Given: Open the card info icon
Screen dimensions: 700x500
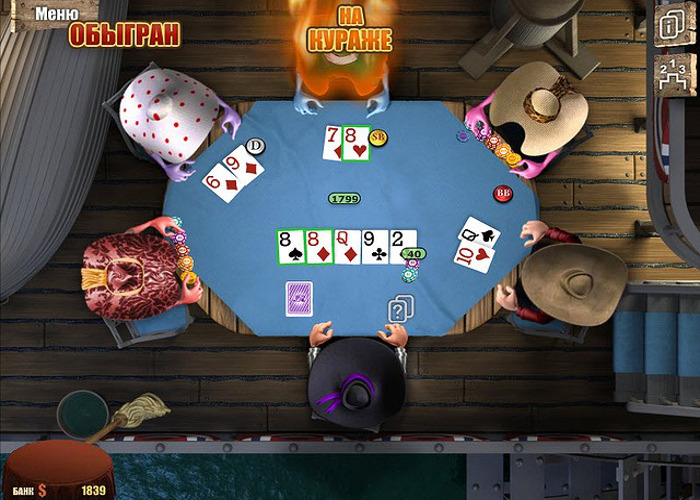Looking at the screenshot, I should pos(667,27).
